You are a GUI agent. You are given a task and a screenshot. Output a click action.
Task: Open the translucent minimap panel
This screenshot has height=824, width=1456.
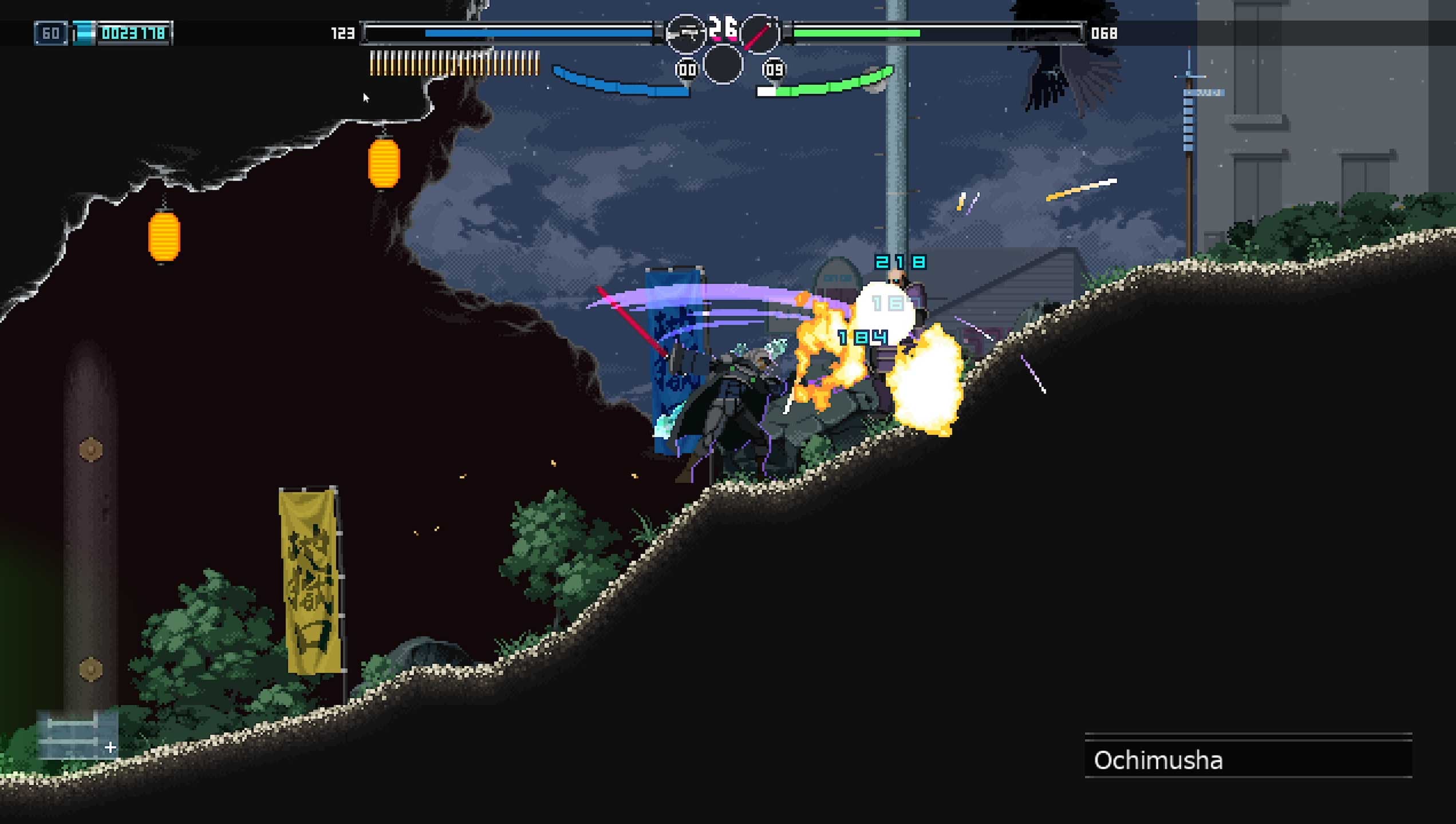point(77,735)
